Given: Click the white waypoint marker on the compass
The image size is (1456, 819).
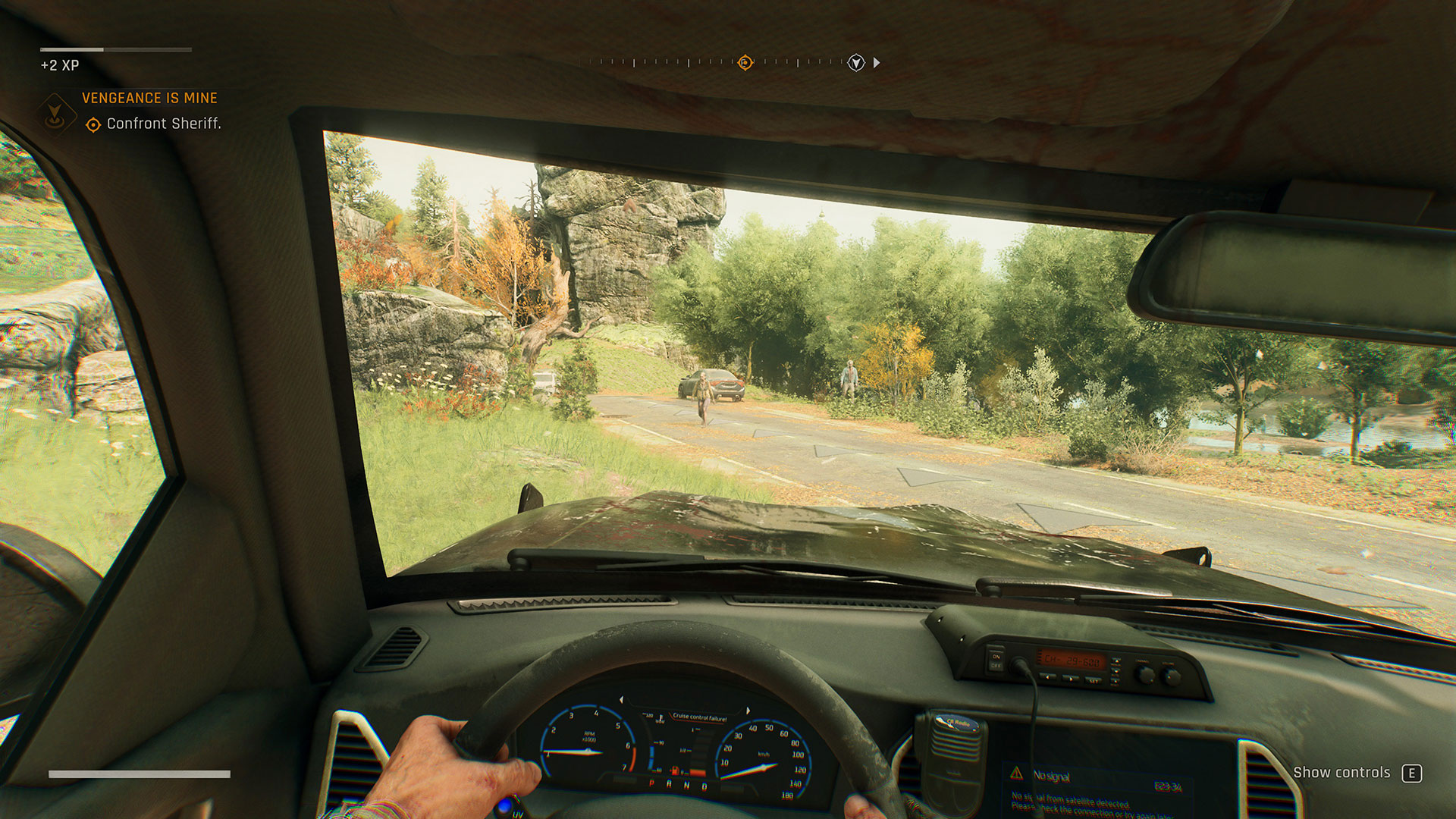Looking at the screenshot, I should (x=855, y=63).
